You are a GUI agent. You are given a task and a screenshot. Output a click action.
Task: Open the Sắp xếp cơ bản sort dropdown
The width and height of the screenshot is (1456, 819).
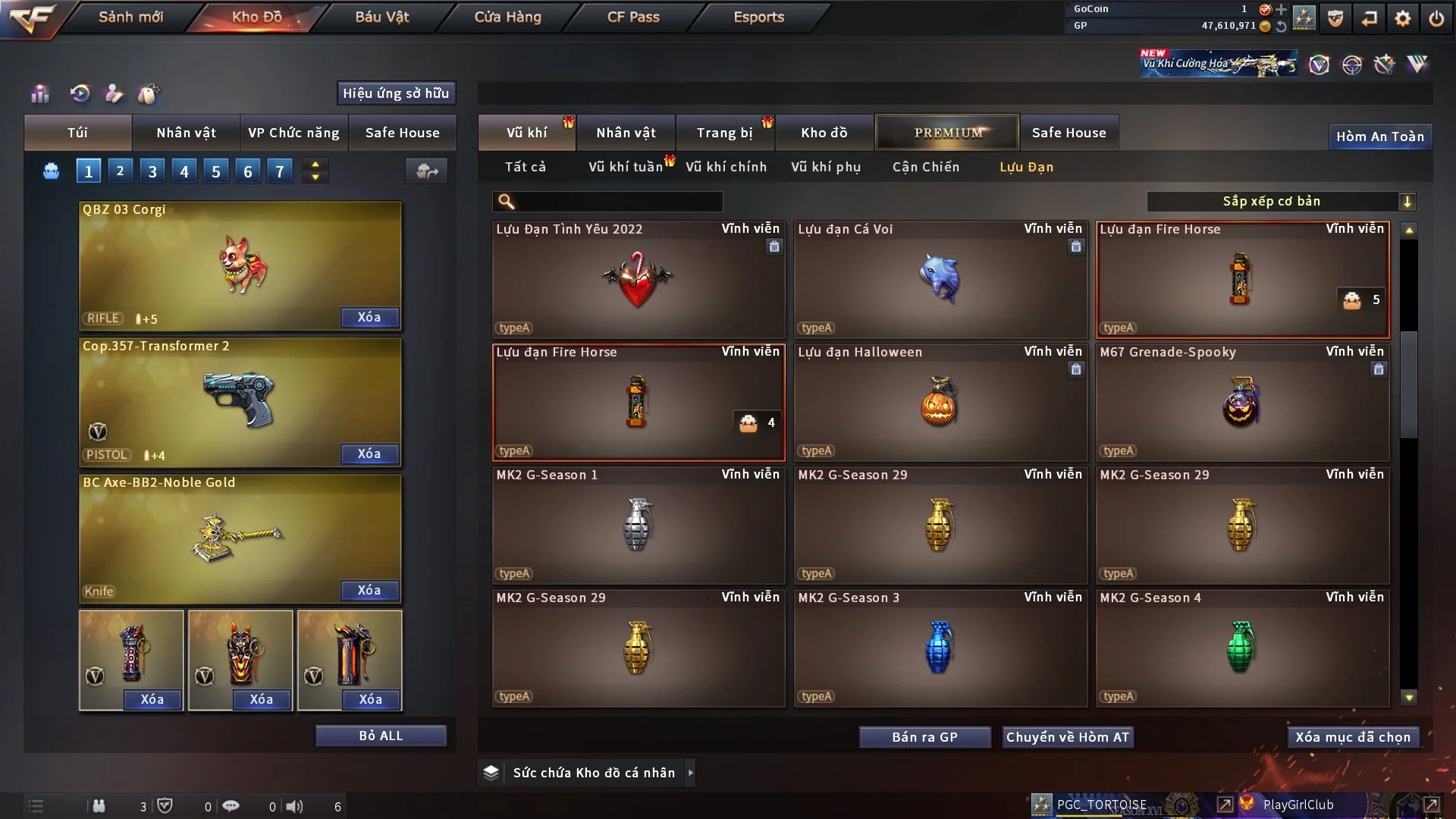(x=1281, y=201)
